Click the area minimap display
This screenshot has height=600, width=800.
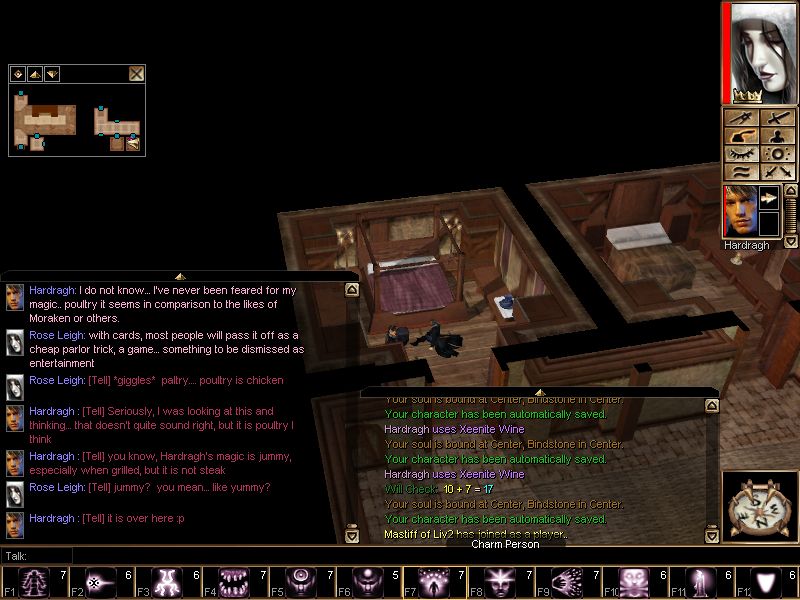click(x=76, y=120)
